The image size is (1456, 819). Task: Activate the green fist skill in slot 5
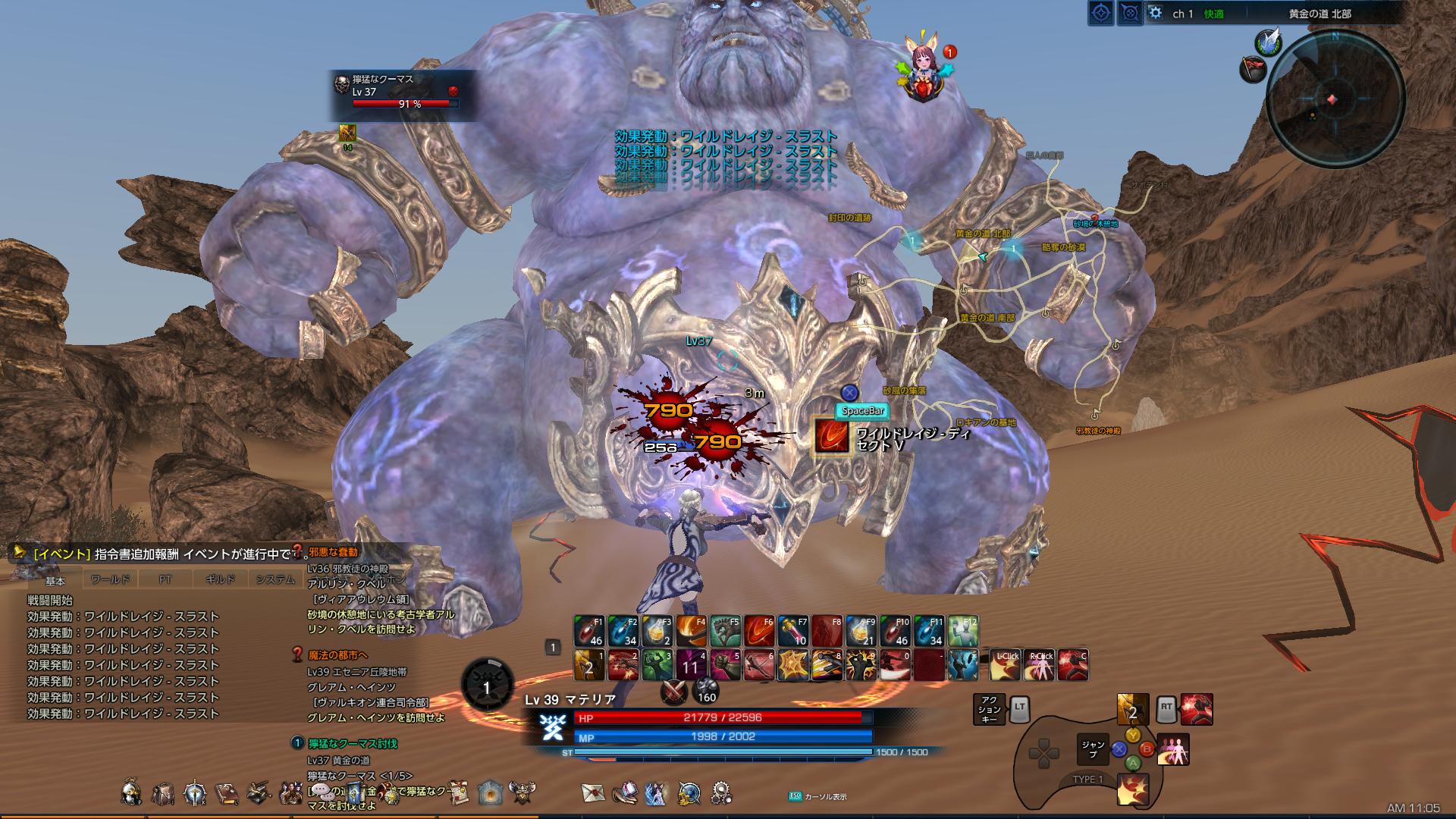pyautogui.click(x=725, y=665)
